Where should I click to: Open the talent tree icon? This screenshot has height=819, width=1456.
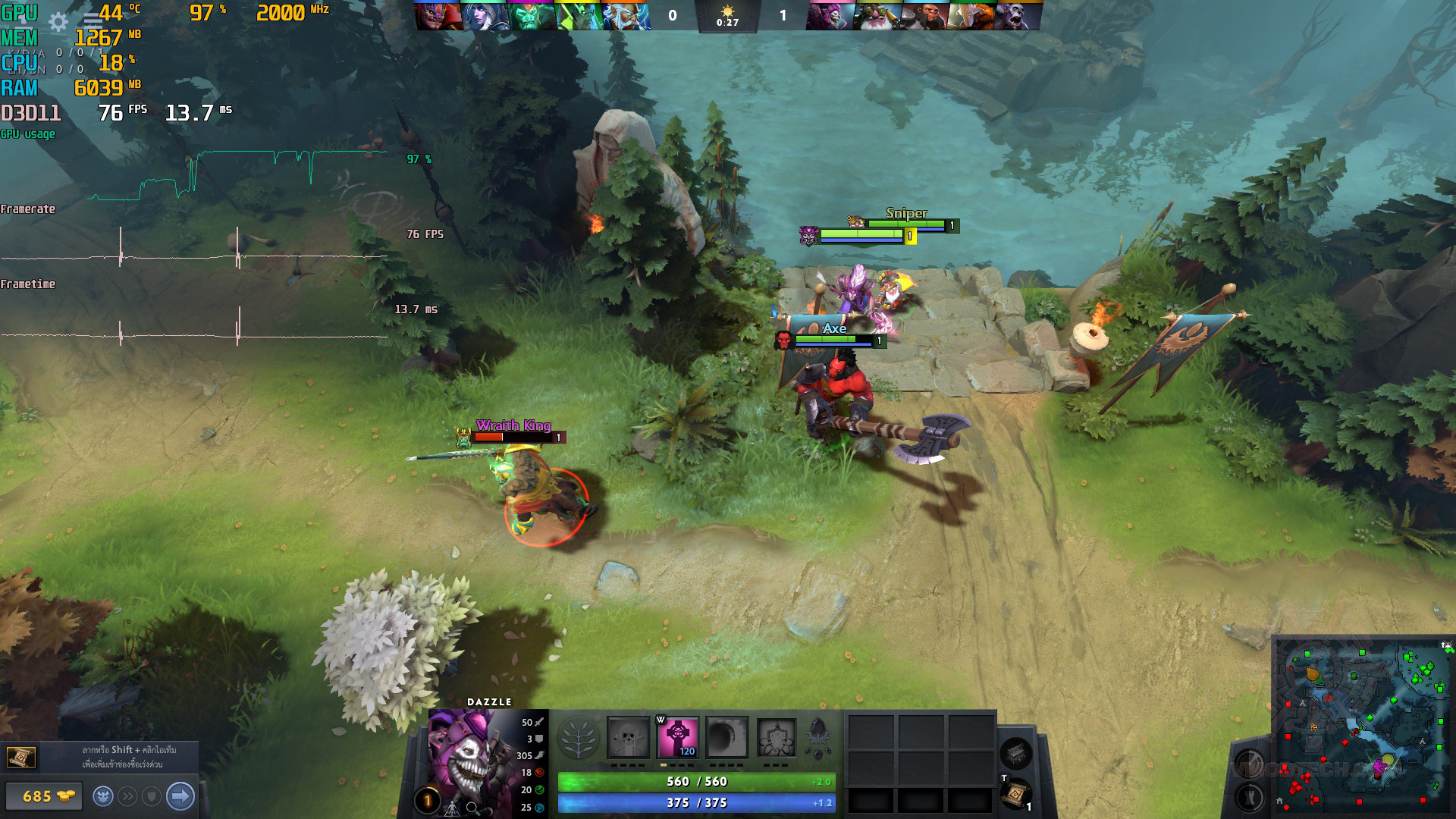[x=578, y=737]
